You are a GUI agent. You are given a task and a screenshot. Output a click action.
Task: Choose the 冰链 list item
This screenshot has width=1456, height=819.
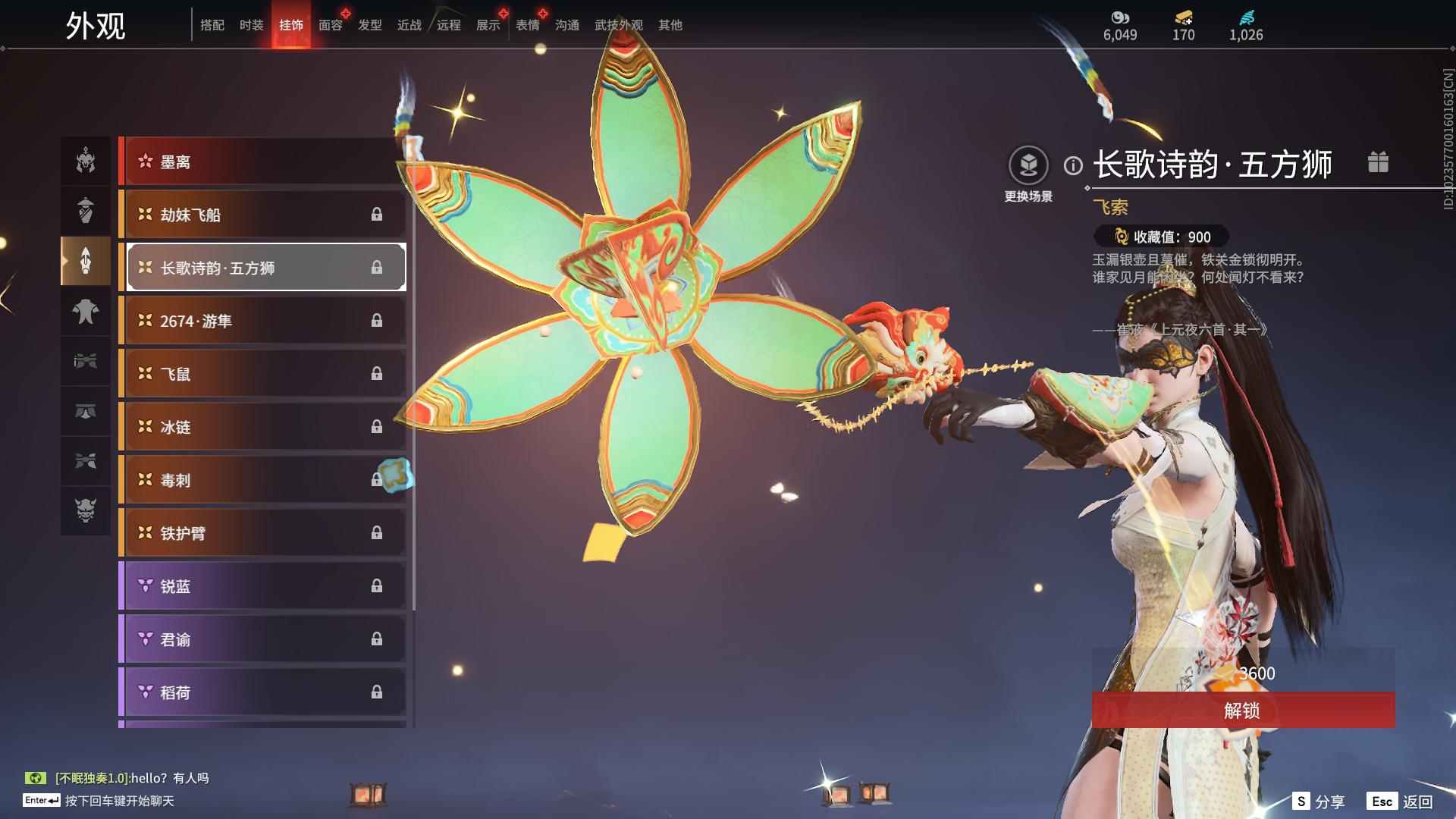point(262,427)
